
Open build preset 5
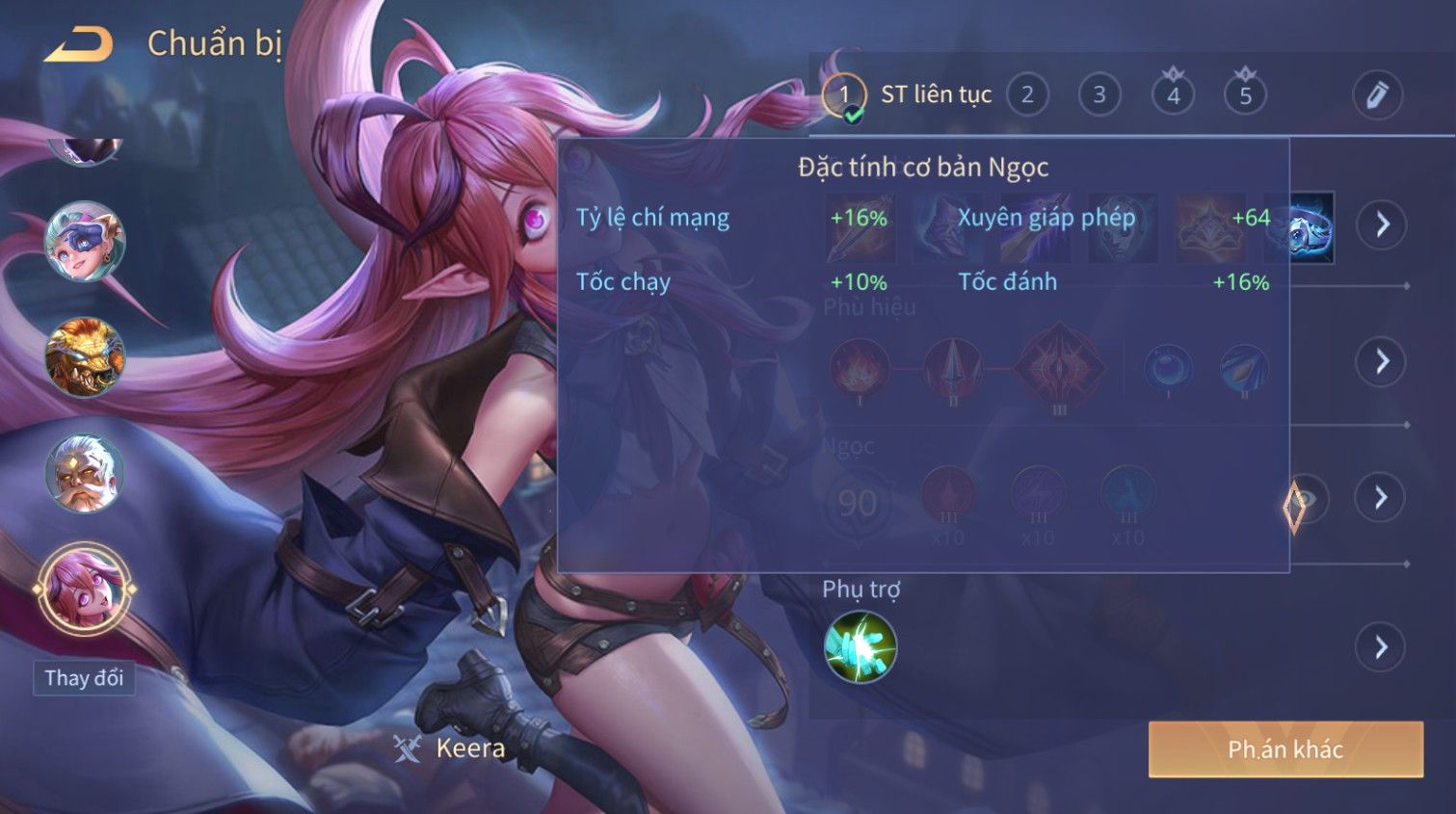click(1245, 94)
